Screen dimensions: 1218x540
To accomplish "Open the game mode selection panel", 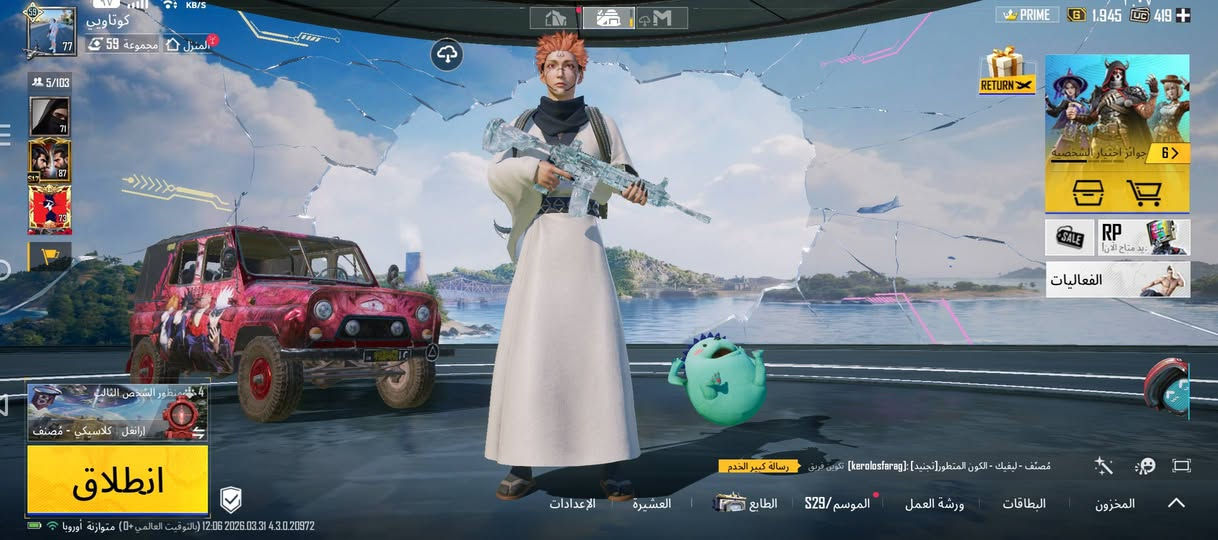I will point(117,411).
